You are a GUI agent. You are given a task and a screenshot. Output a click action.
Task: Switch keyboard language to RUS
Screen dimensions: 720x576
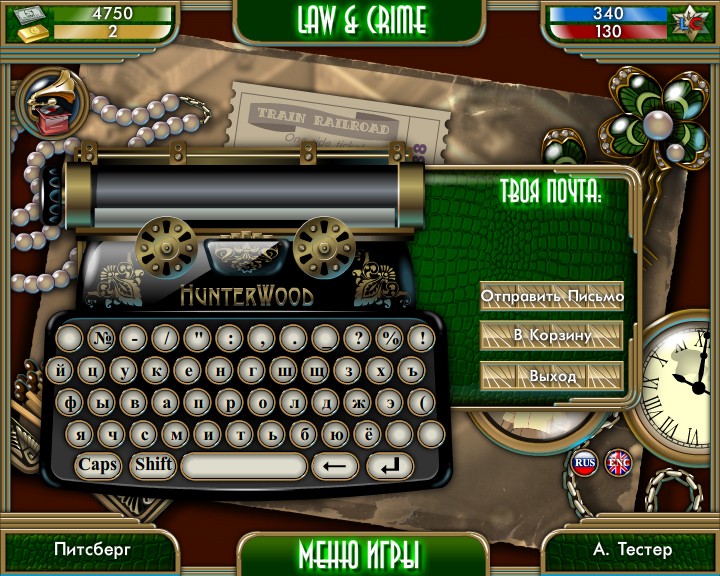[x=585, y=462]
